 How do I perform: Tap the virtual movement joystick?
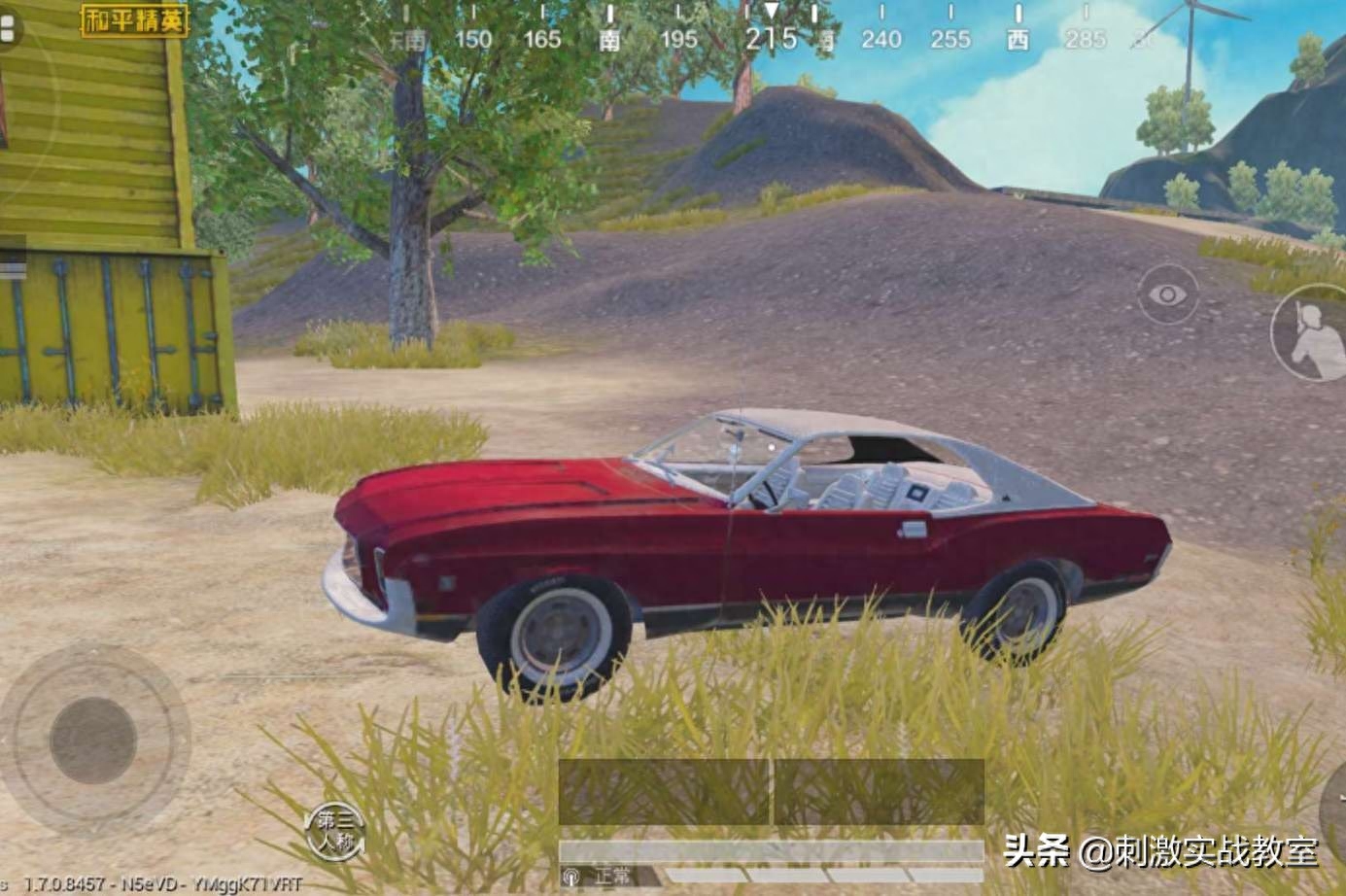[x=93, y=740]
